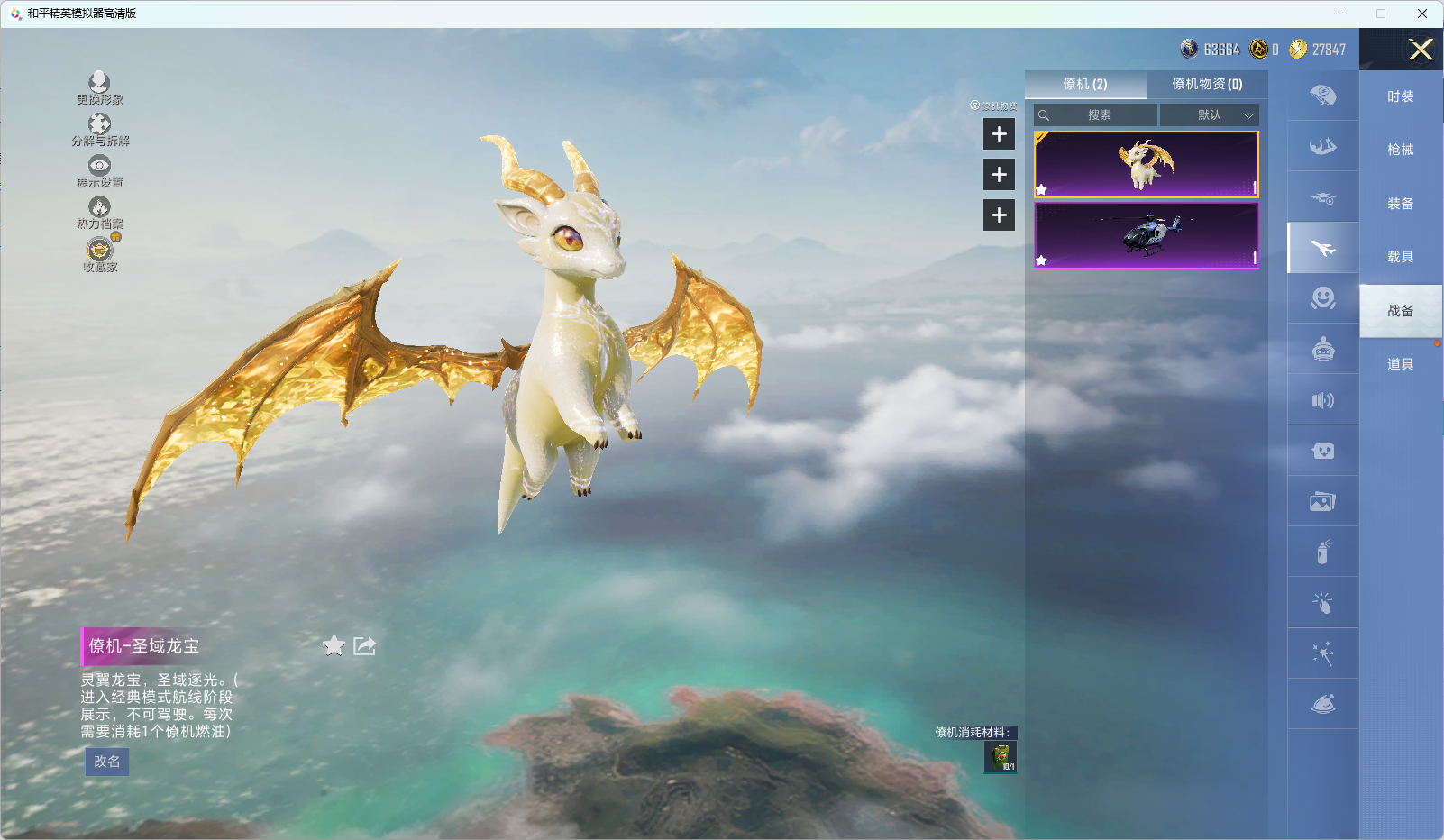The width and height of the screenshot is (1444, 840).
Task: Share the wingman using the share icon
Action: [x=365, y=645]
